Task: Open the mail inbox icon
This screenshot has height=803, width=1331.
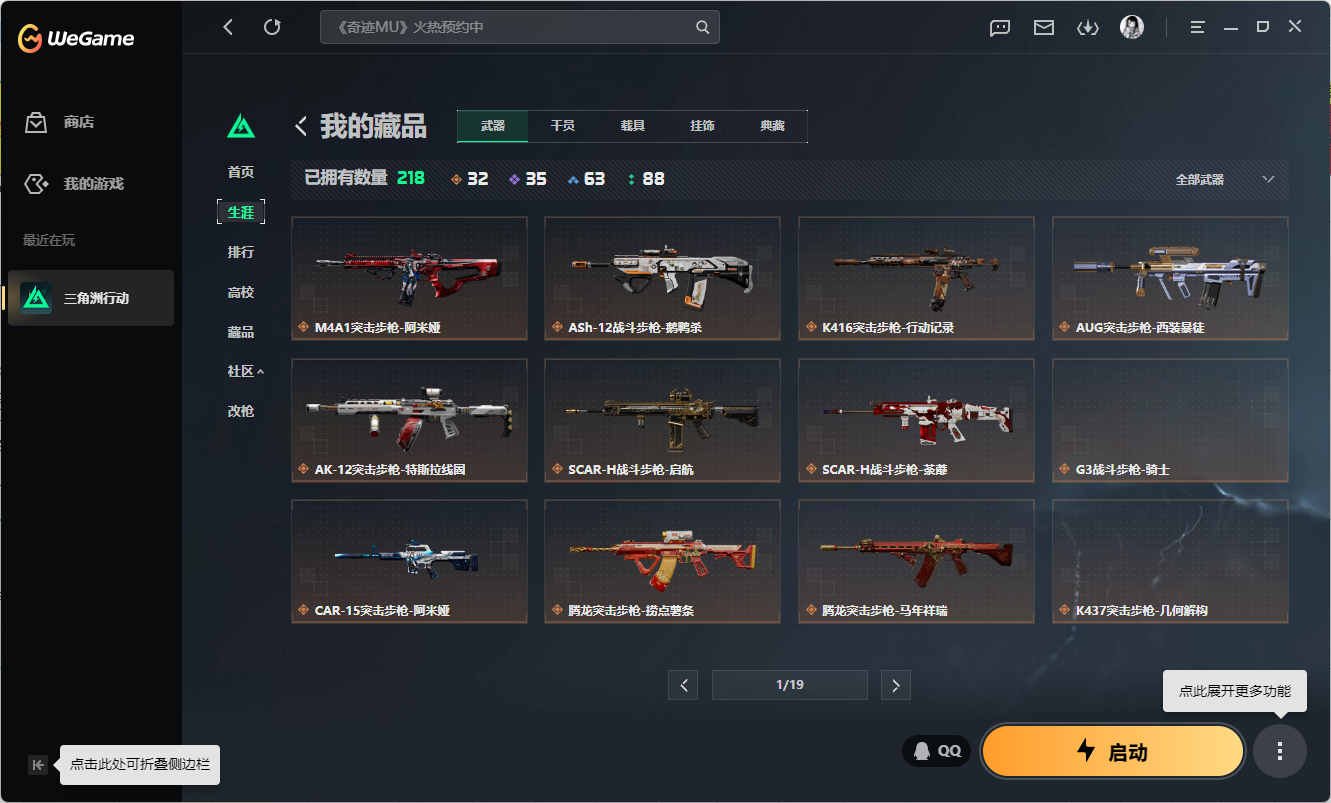Action: pos(1043,27)
